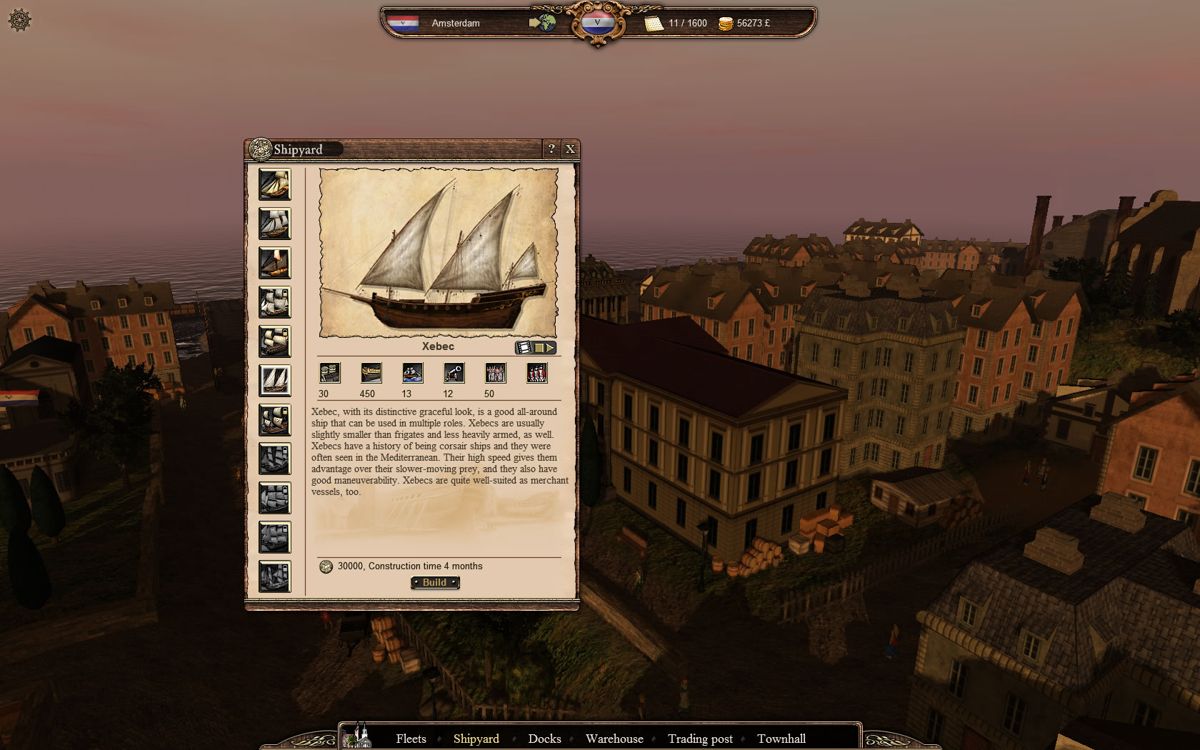Open the Trading post tab
This screenshot has height=750, width=1200.
(x=700, y=739)
